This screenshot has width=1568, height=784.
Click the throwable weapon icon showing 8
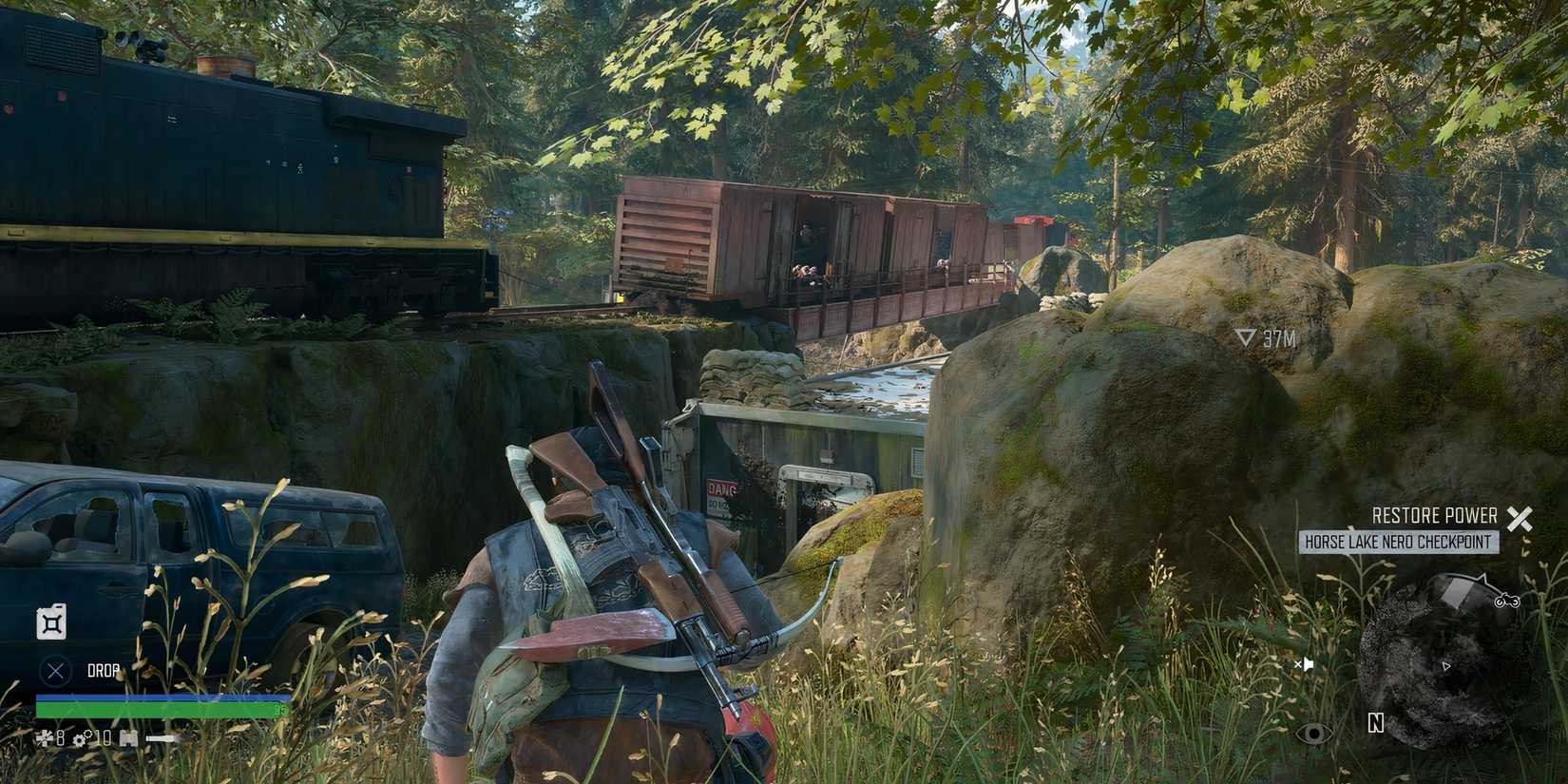coord(48,738)
